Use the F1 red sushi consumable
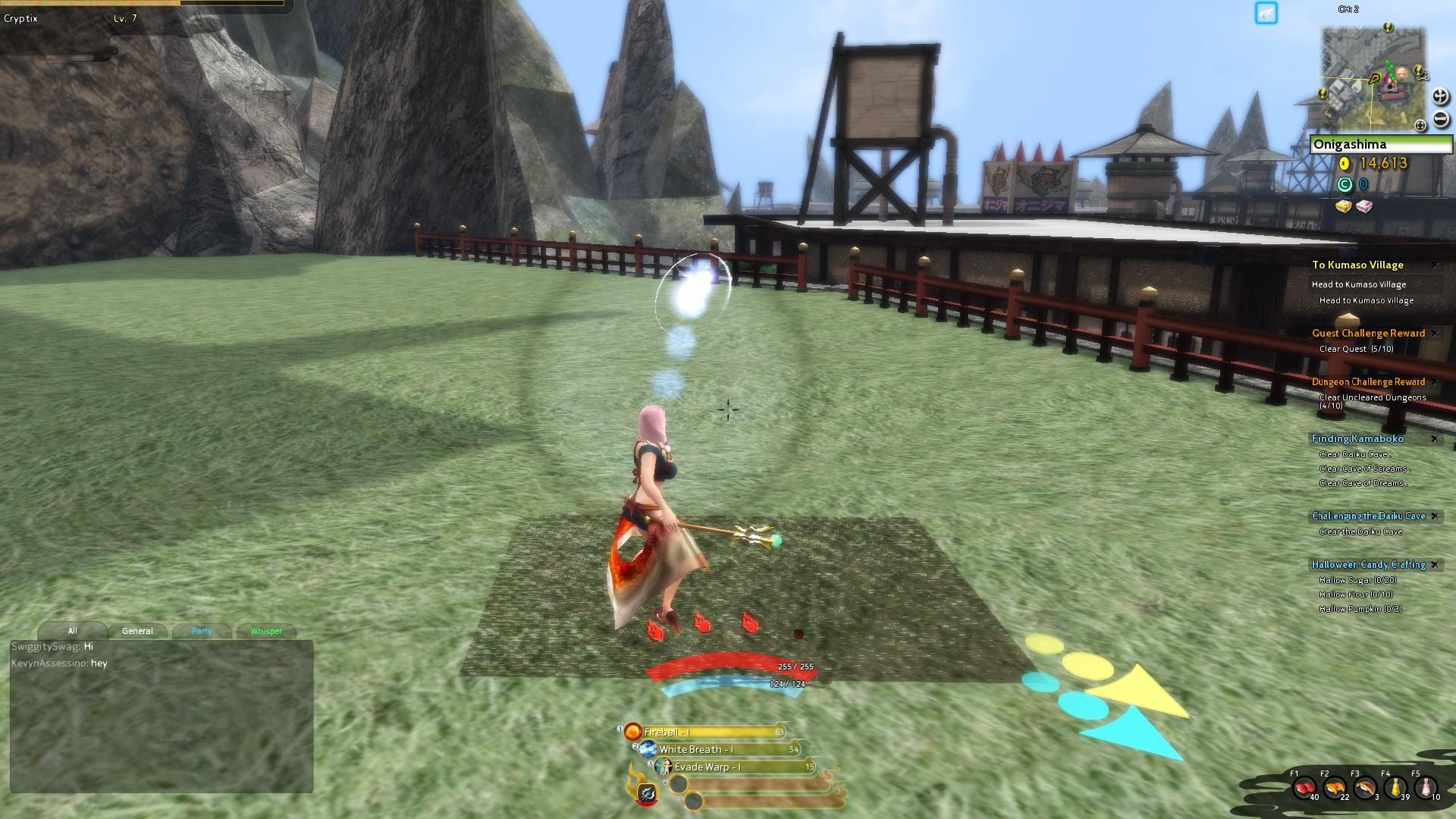 point(1305,789)
